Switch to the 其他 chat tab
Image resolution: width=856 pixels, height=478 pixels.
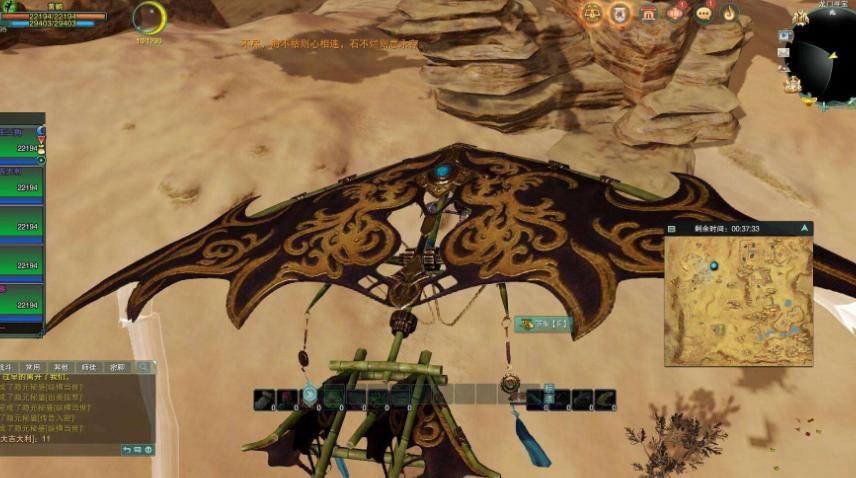pos(62,367)
